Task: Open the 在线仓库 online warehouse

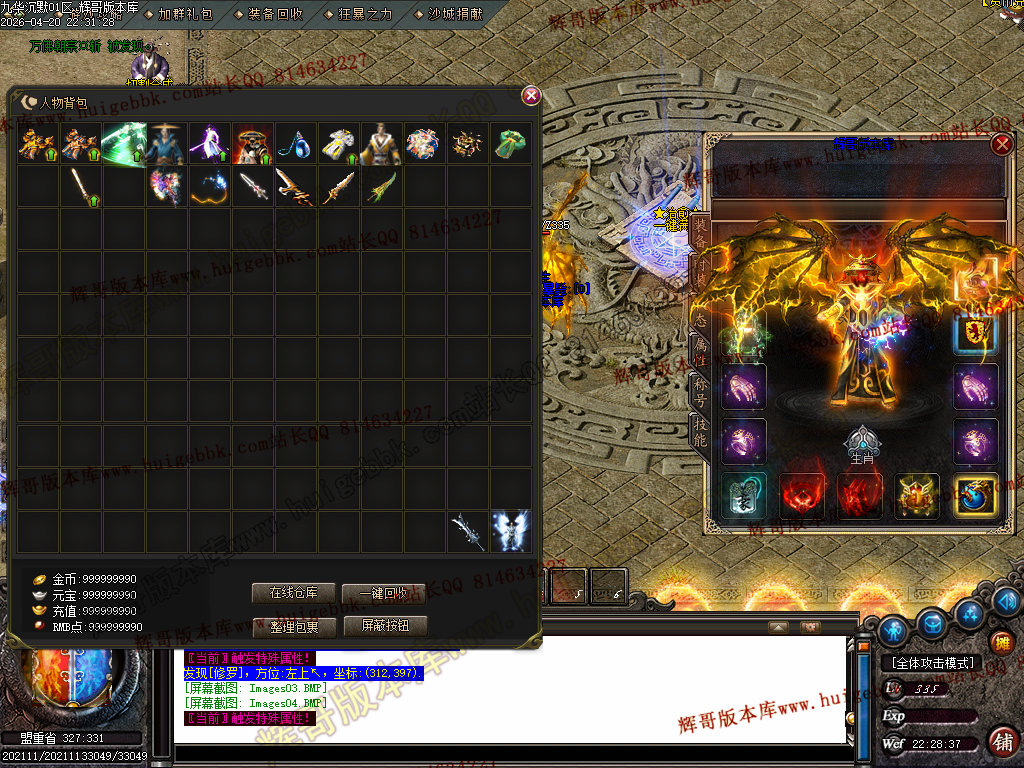Action: click(x=293, y=593)
